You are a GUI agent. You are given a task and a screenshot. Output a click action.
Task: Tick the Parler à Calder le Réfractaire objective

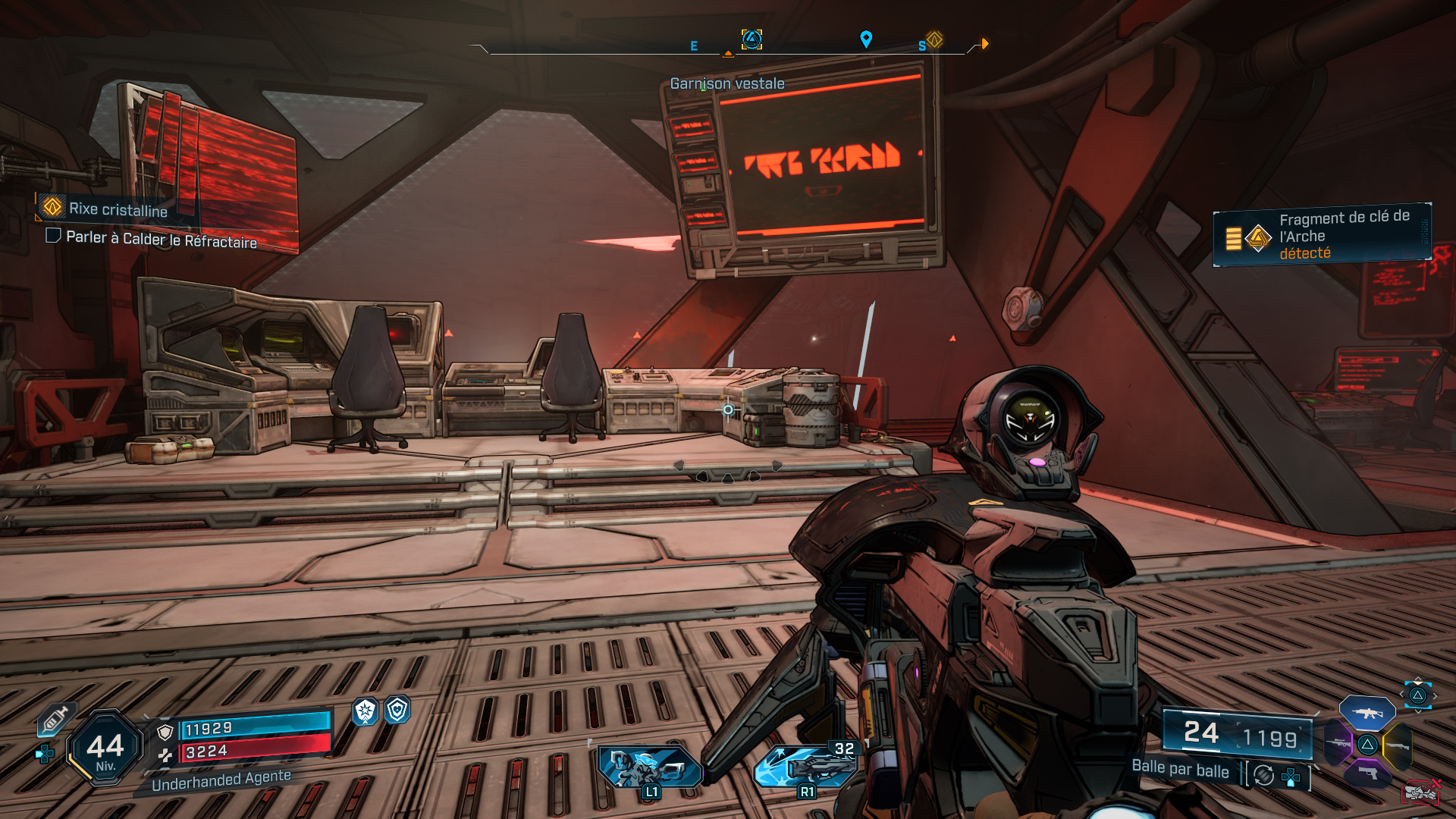(54, 236)
